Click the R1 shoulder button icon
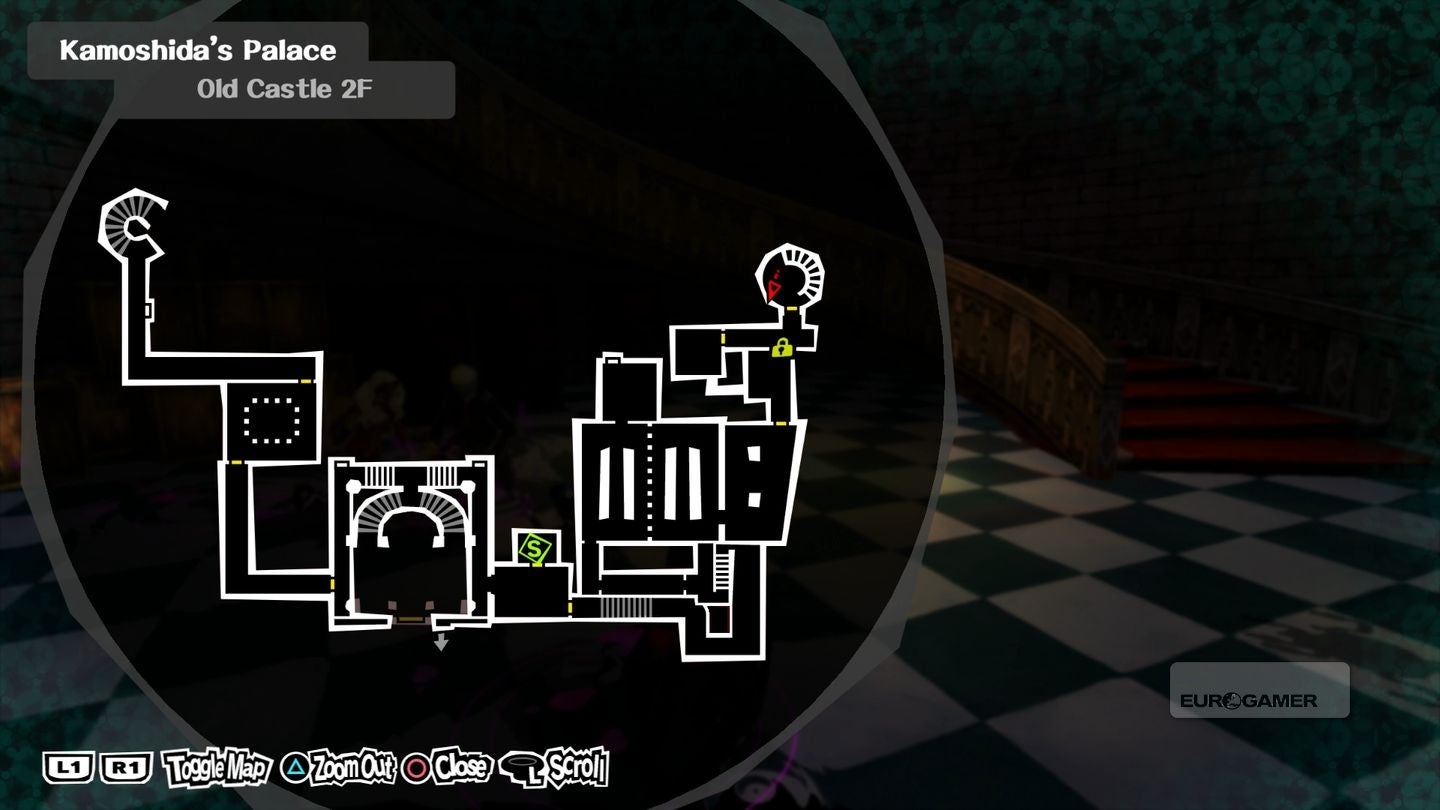This screenshot has height=810, width=1440. [x=125, y=767]
